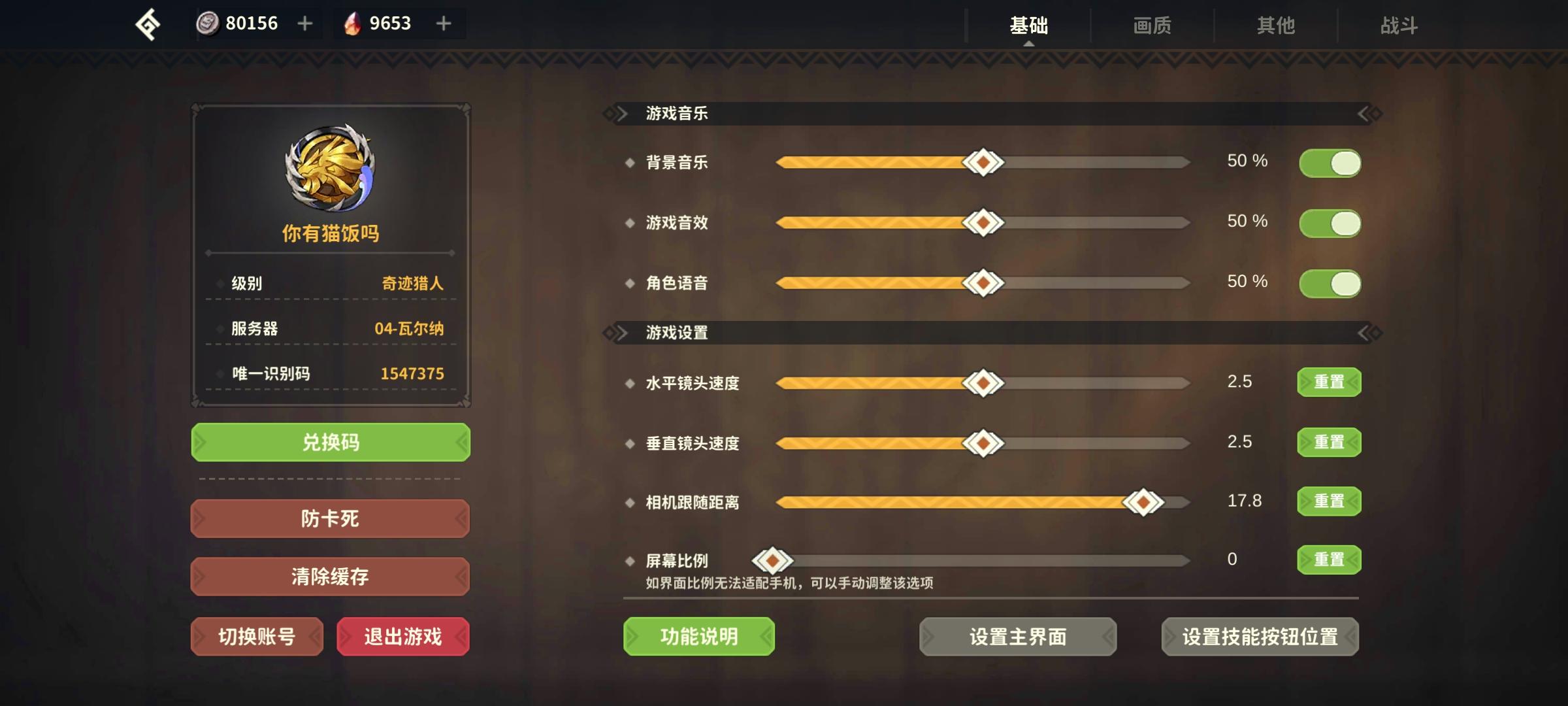Switch to the 画质 tab
The width and height of the screenshot is (1568, 706).
coord(1151,25)
